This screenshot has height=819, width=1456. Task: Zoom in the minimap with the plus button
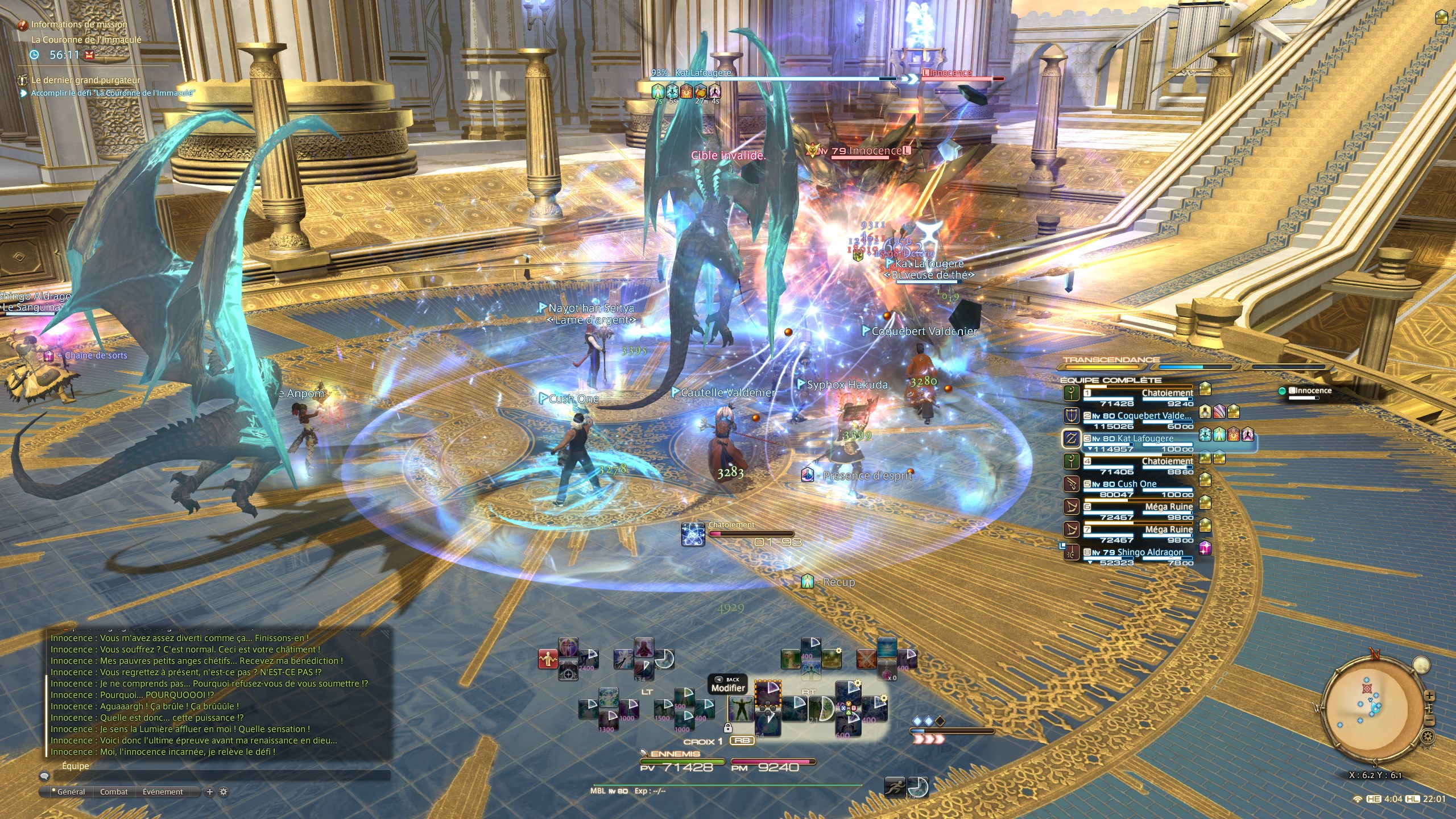click(1429, 696)
